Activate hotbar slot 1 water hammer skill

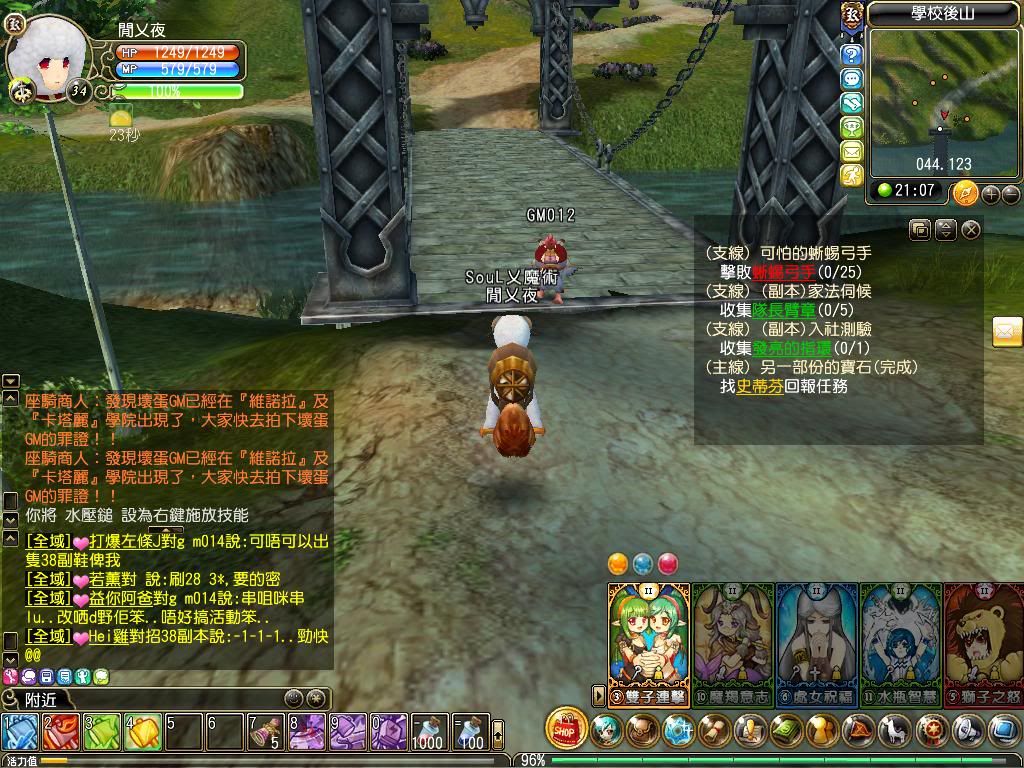pos(20,732)
